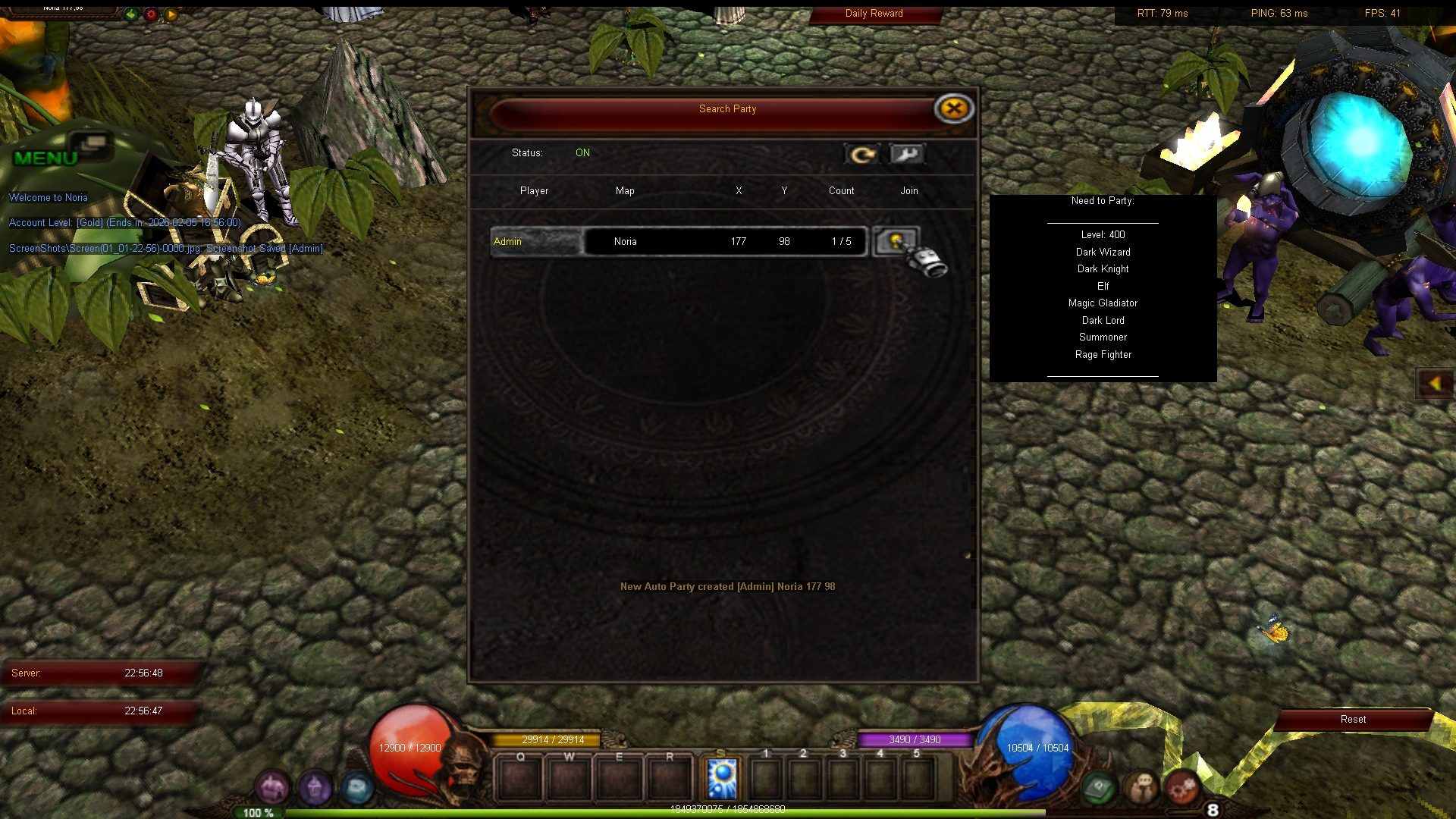The height and width of the screenshot is (819, 1456).
Task: Open the speech bubble character icon
Action: [1141, 789]
